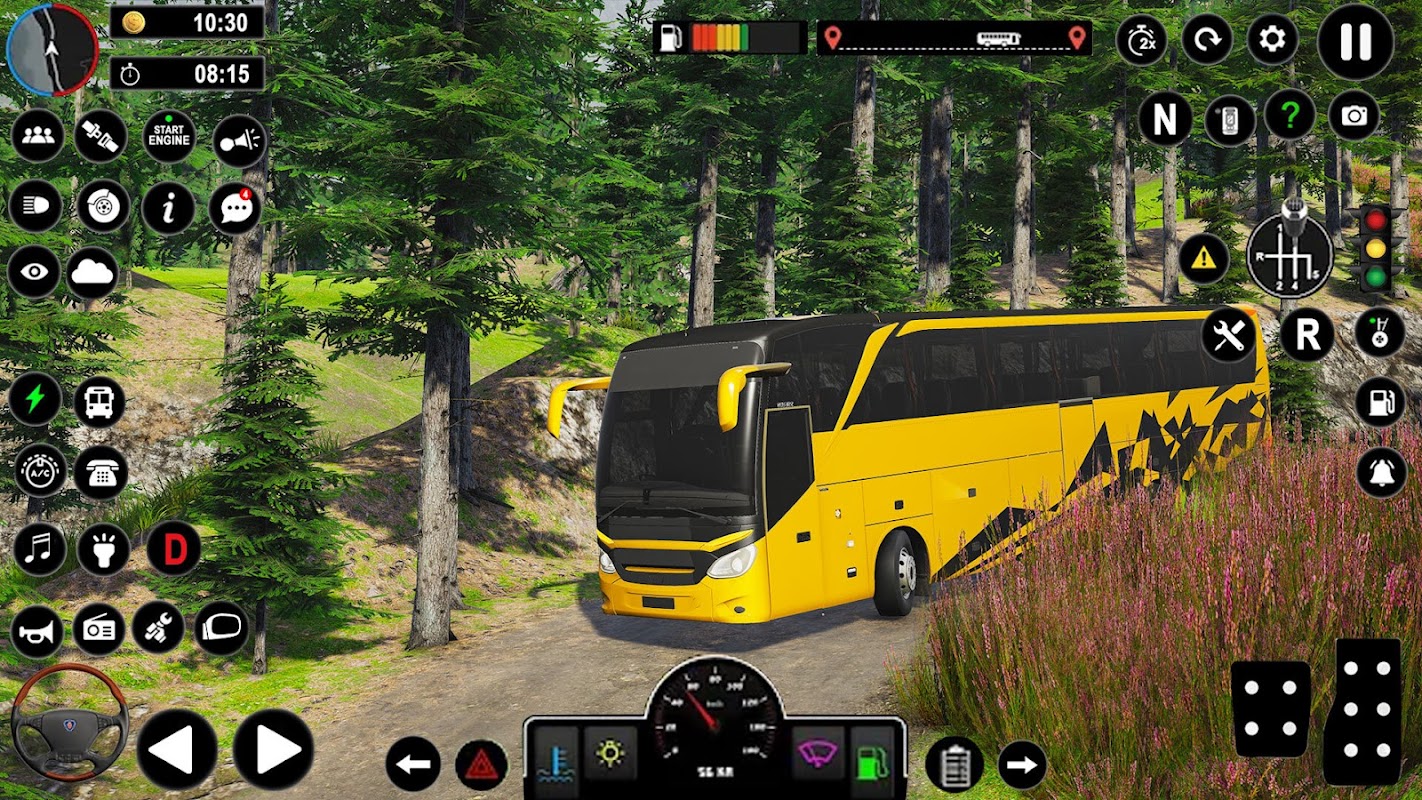Screen dimensions: 1422x800
Task: Open the gear settings icon
Action: [x=1272, y=40]
